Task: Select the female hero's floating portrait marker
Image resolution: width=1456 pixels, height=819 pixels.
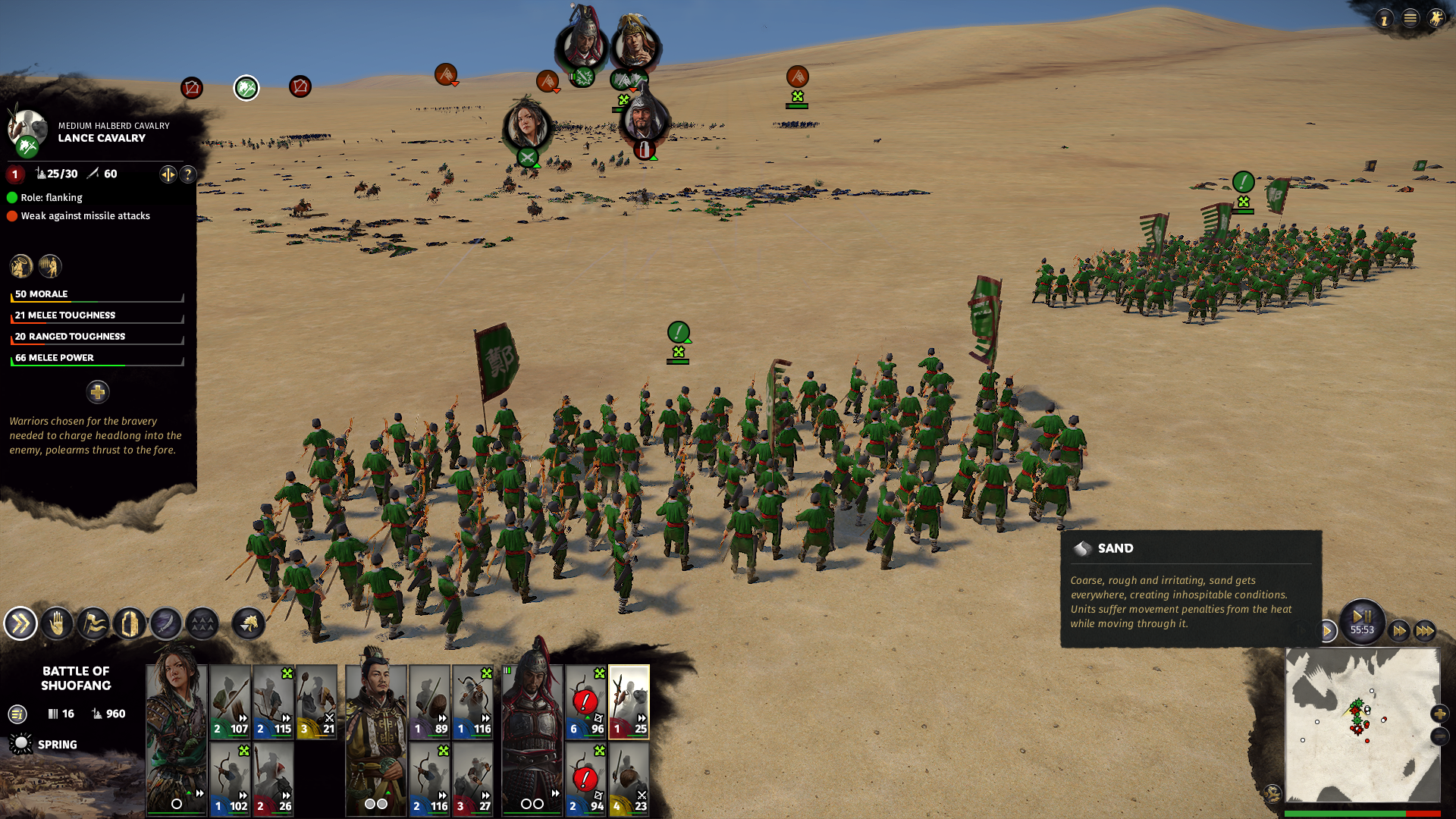Action: 526,124
